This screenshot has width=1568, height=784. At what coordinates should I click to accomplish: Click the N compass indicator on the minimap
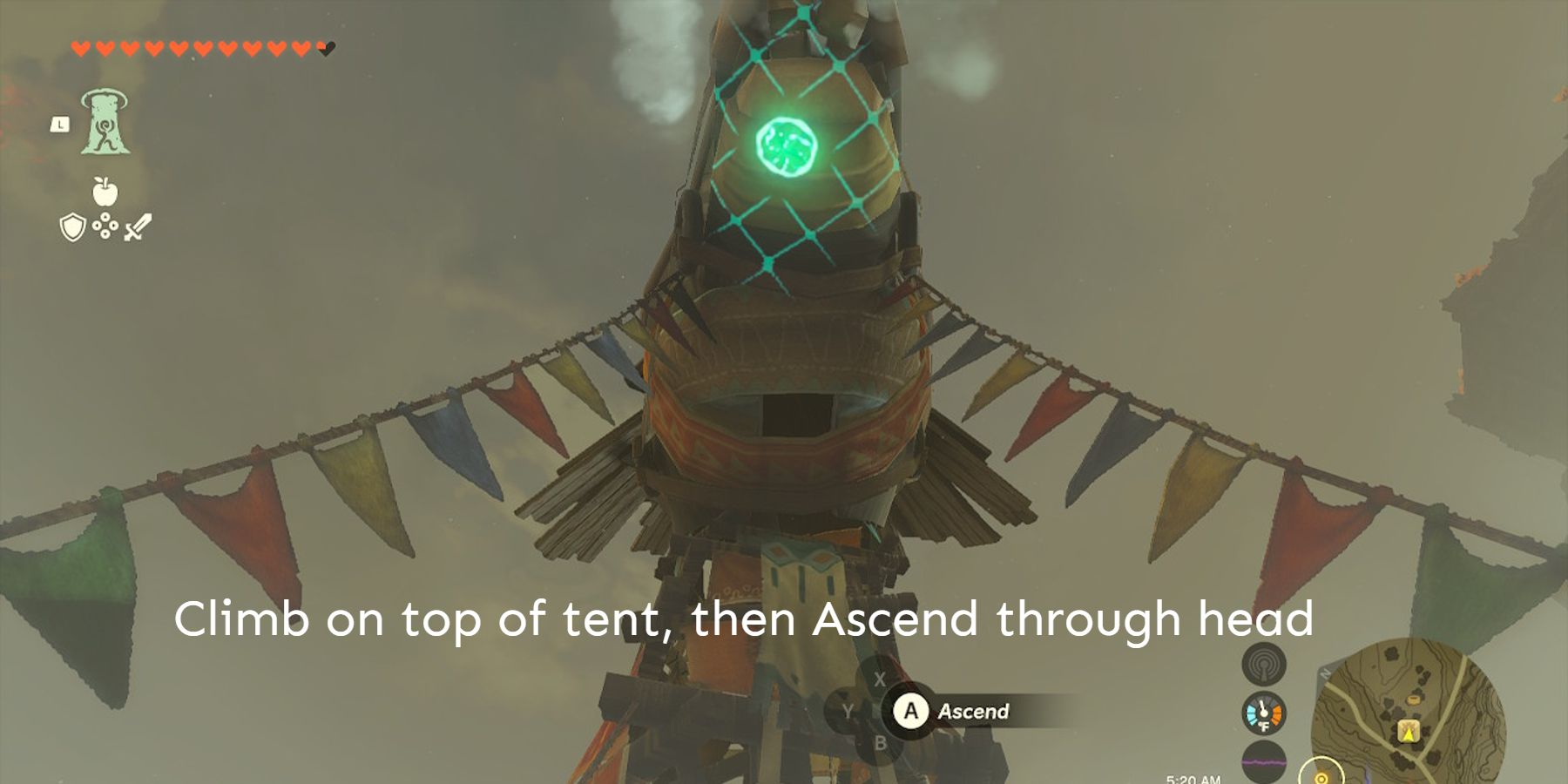1325,673
